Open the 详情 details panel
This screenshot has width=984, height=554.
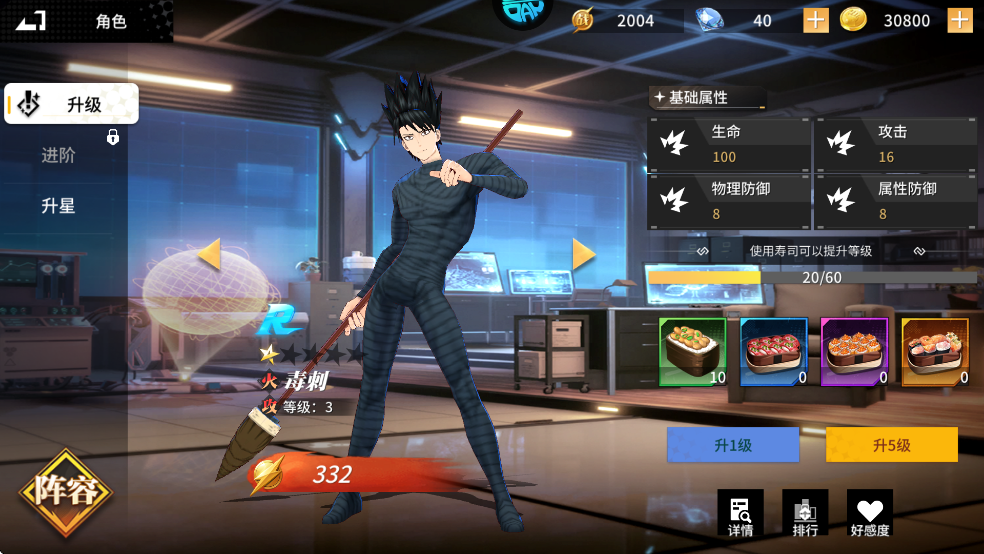tap(741, 513)
